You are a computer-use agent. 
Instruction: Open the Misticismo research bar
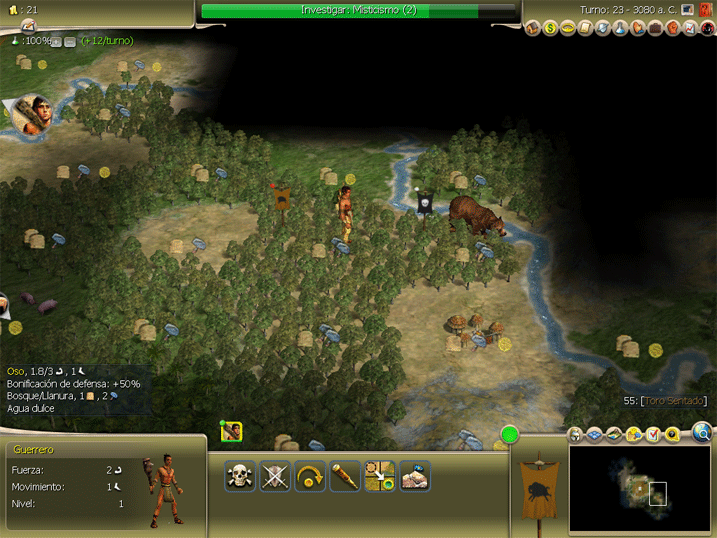(x=359, y=10)
